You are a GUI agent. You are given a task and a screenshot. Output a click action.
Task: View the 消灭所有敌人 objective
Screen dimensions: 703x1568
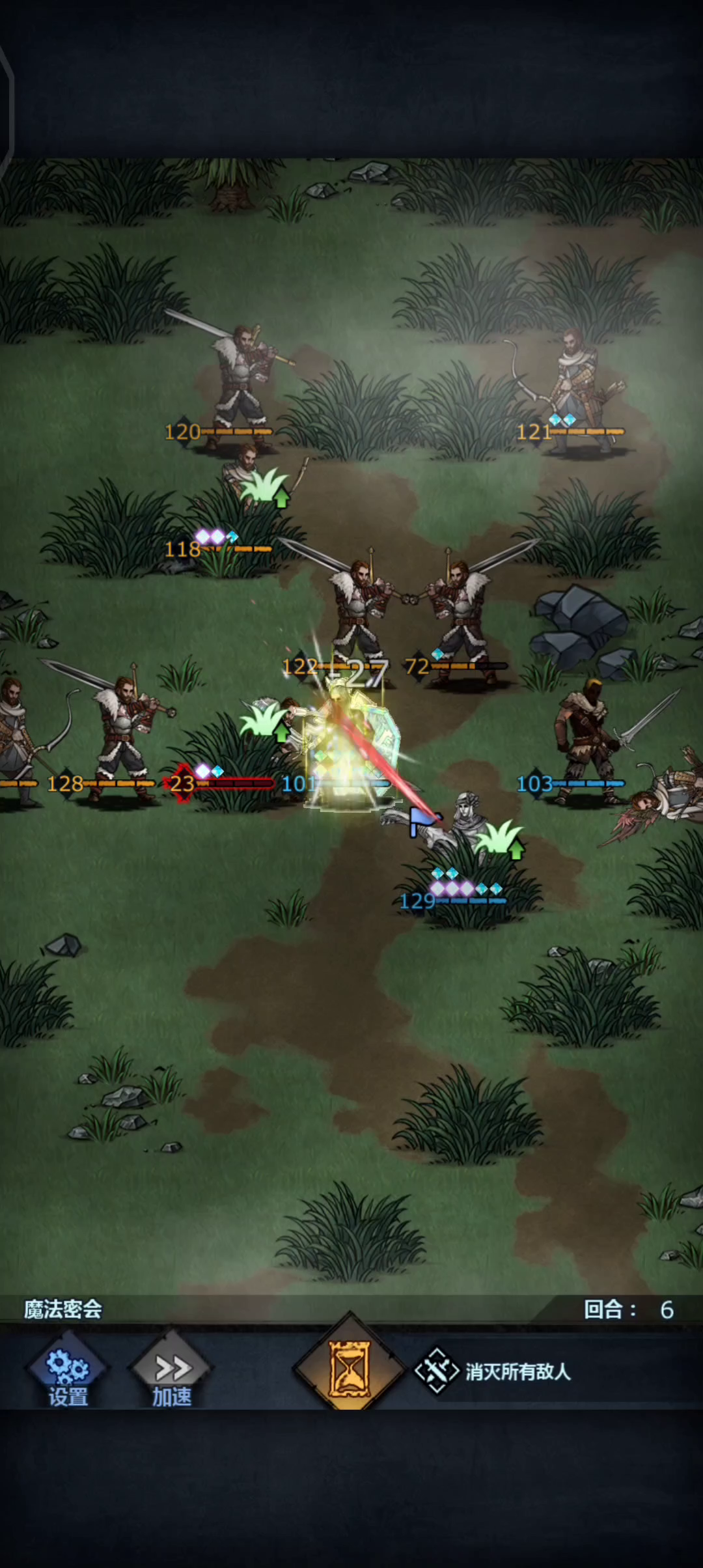(495, 1372)
